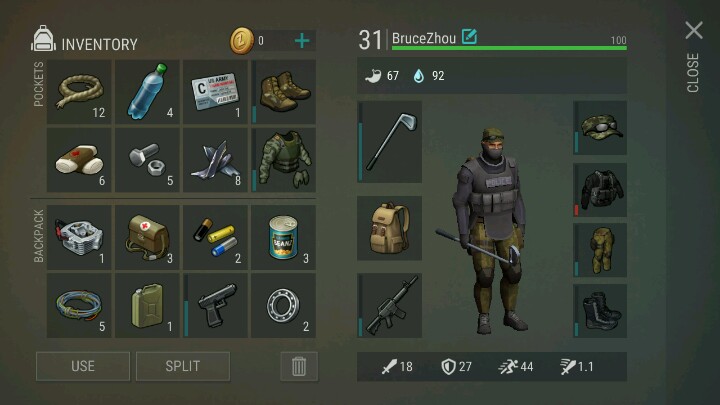Viewport: 720px width, 405px height.
Task: Select the bandages slot
Action: tap(80, 159)
